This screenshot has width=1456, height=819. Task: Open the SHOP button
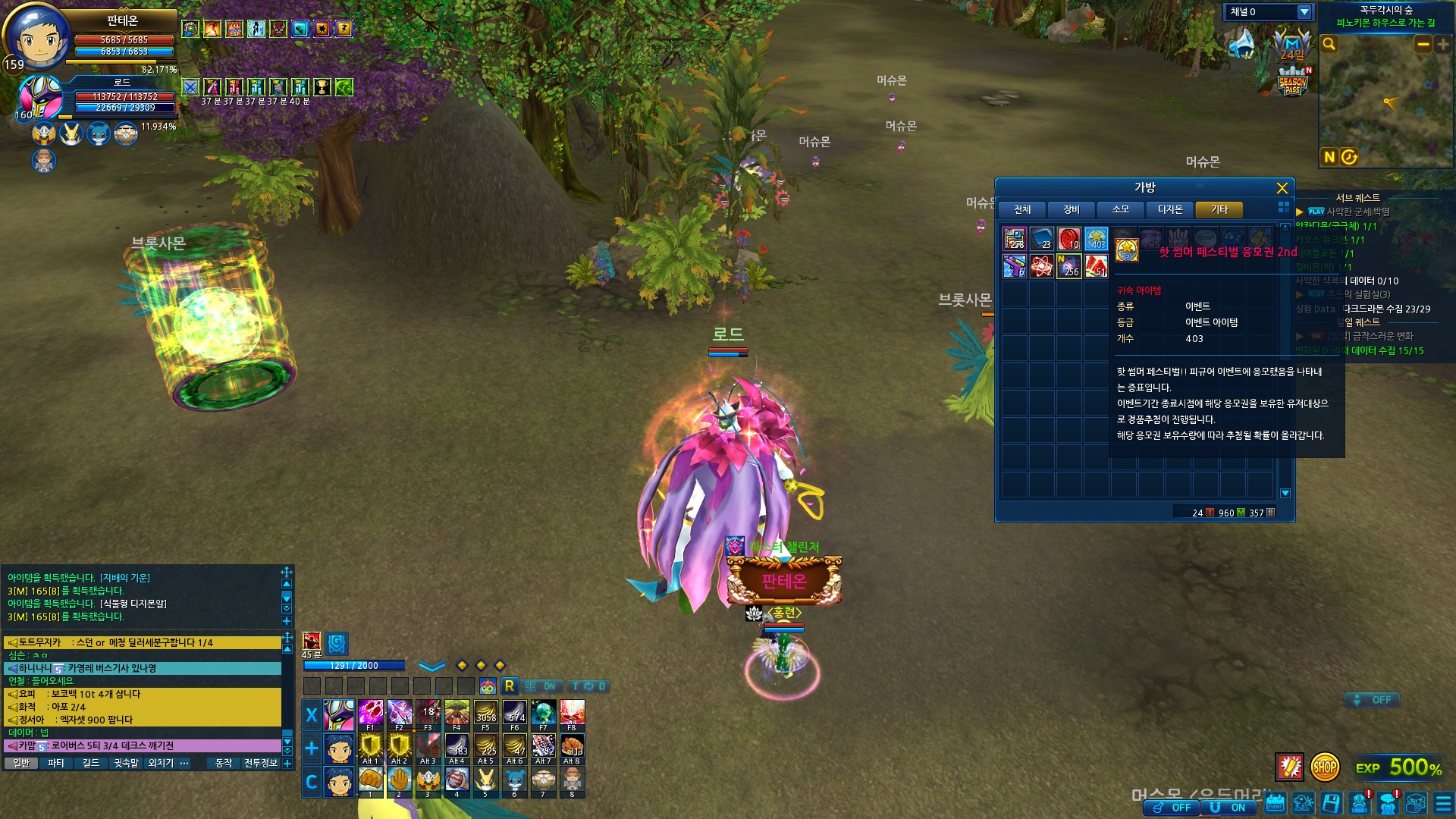(x=1325, y=767)
